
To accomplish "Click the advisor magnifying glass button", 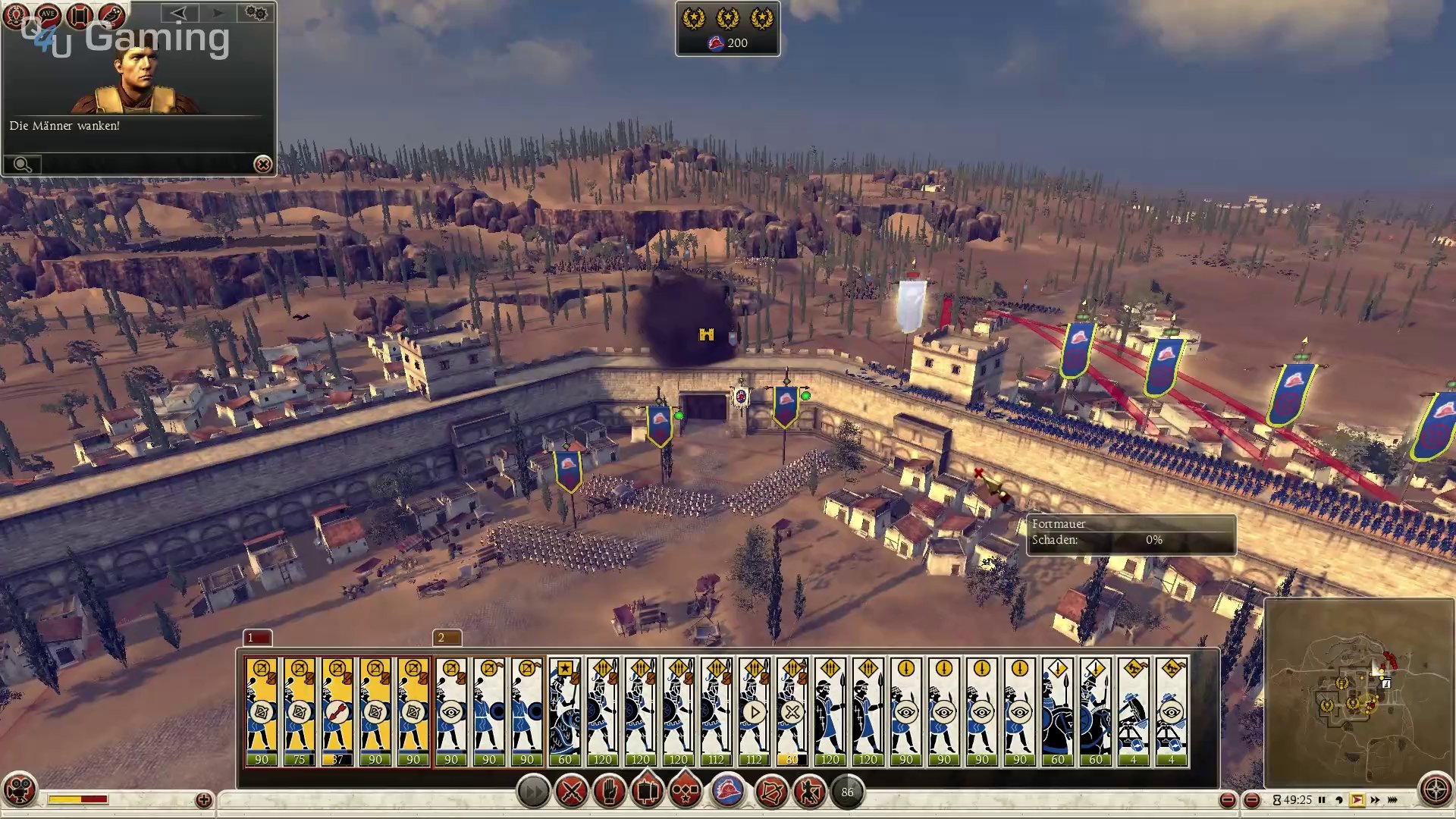I will [22, 165].
